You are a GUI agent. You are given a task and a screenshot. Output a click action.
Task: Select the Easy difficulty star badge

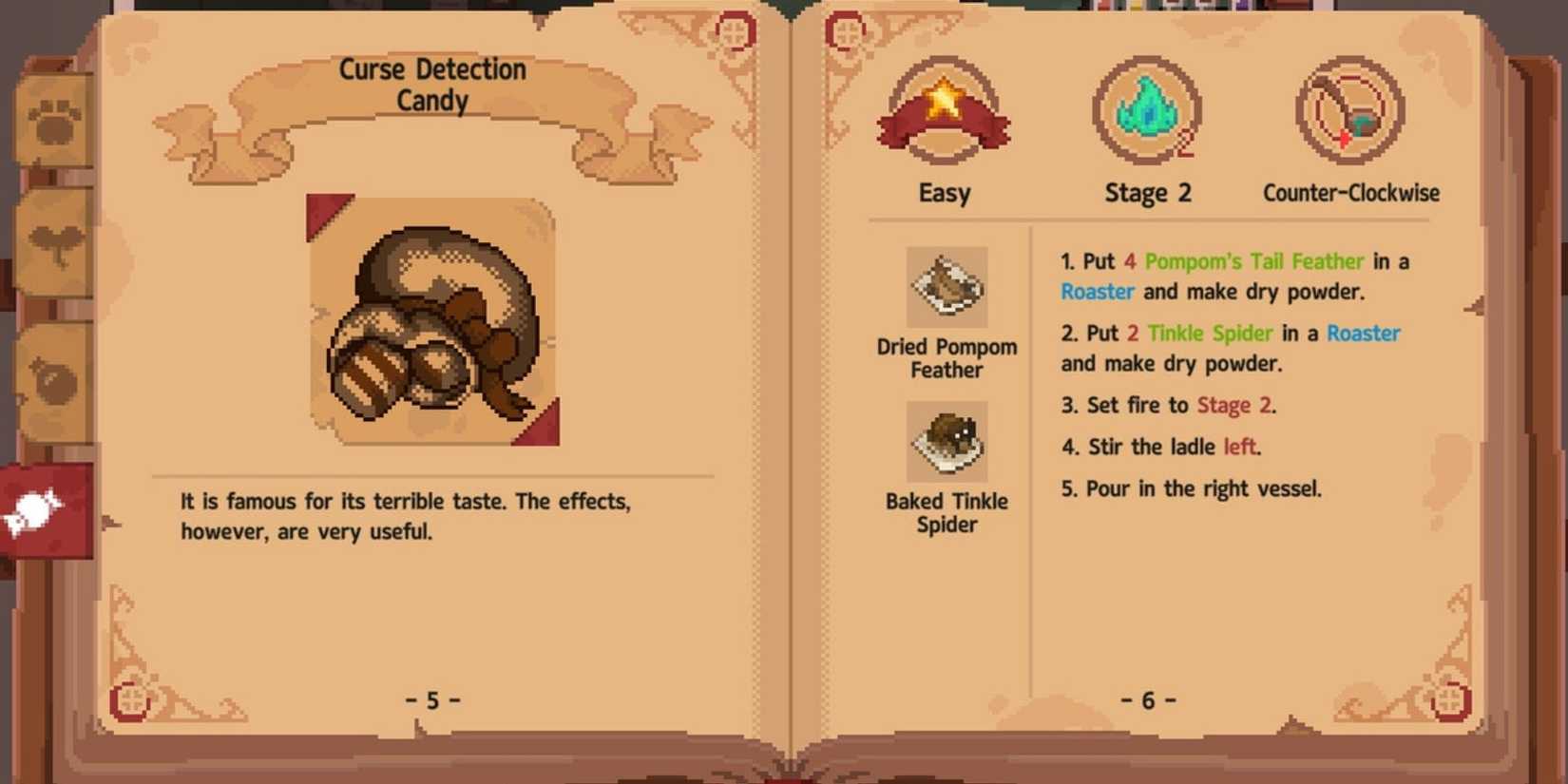coord(943,109)
